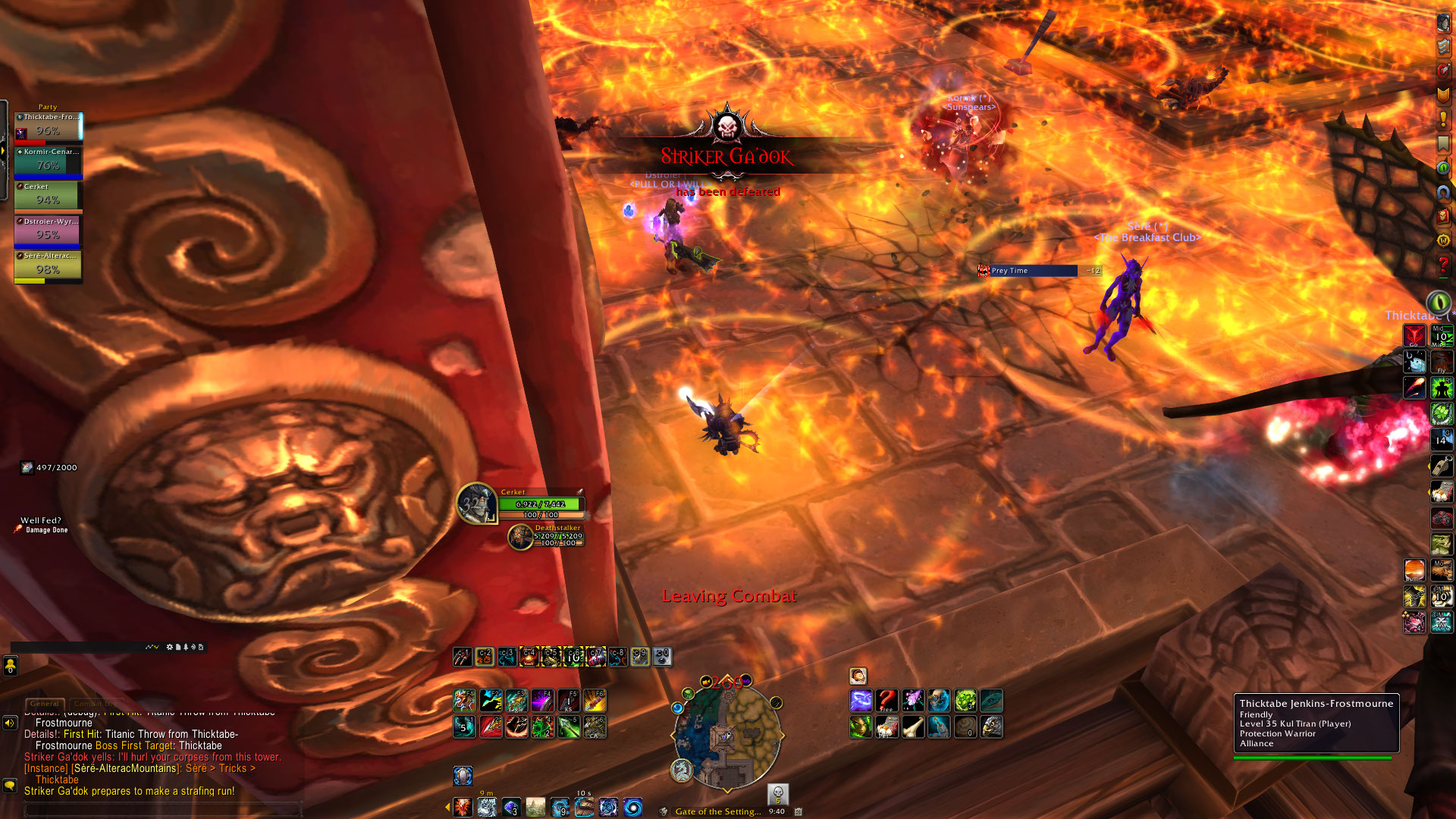Open the quest log exclamation mark button
1456x819 pixels.
pos(1443,119)
